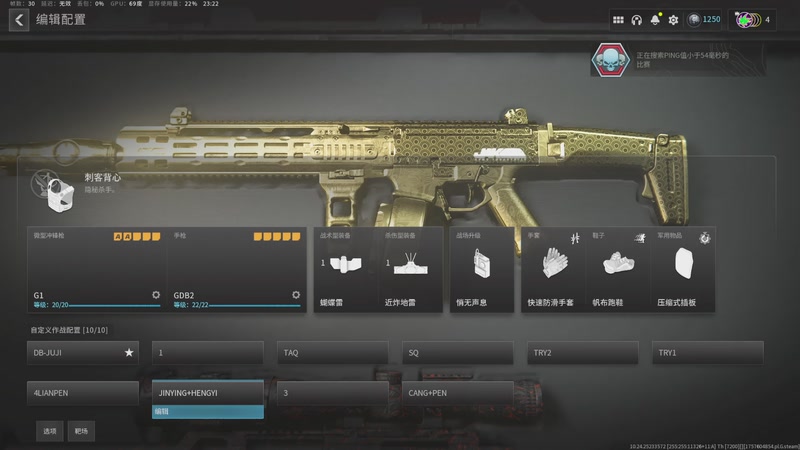Select the CANG+PEN loadout
Viewport: 800px width, 450px height.
(458, 393)
